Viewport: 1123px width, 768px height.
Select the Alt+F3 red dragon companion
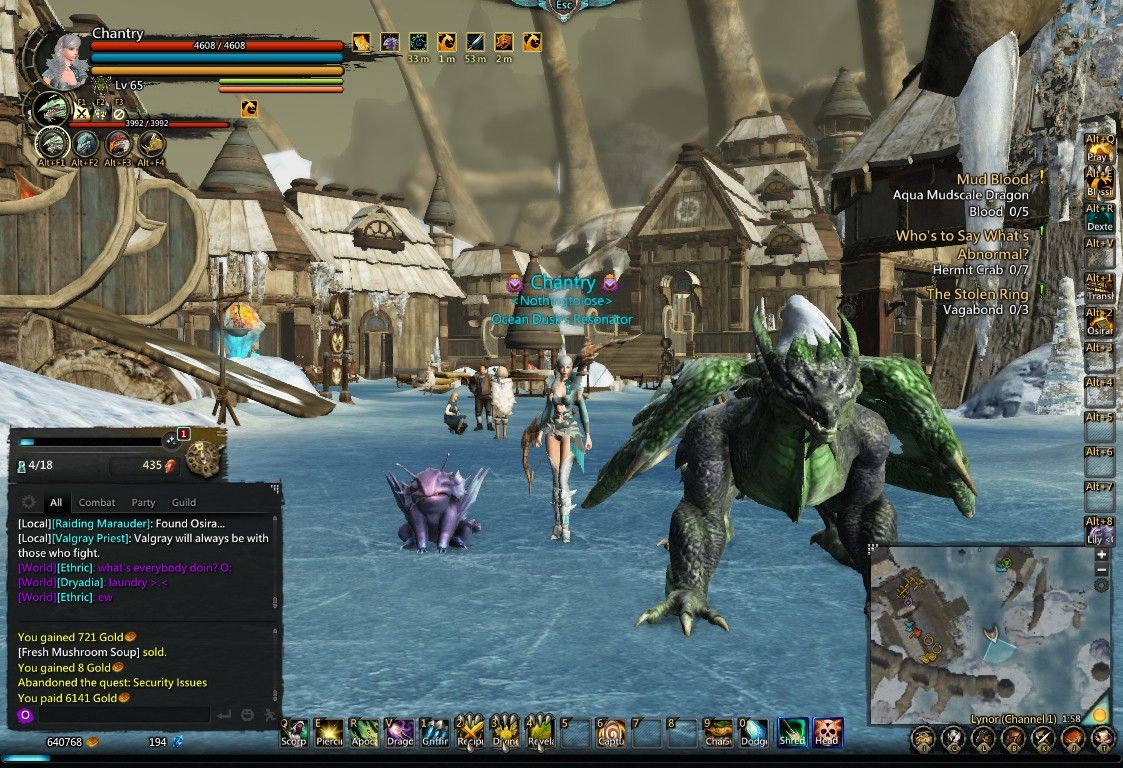coord(118,144)
